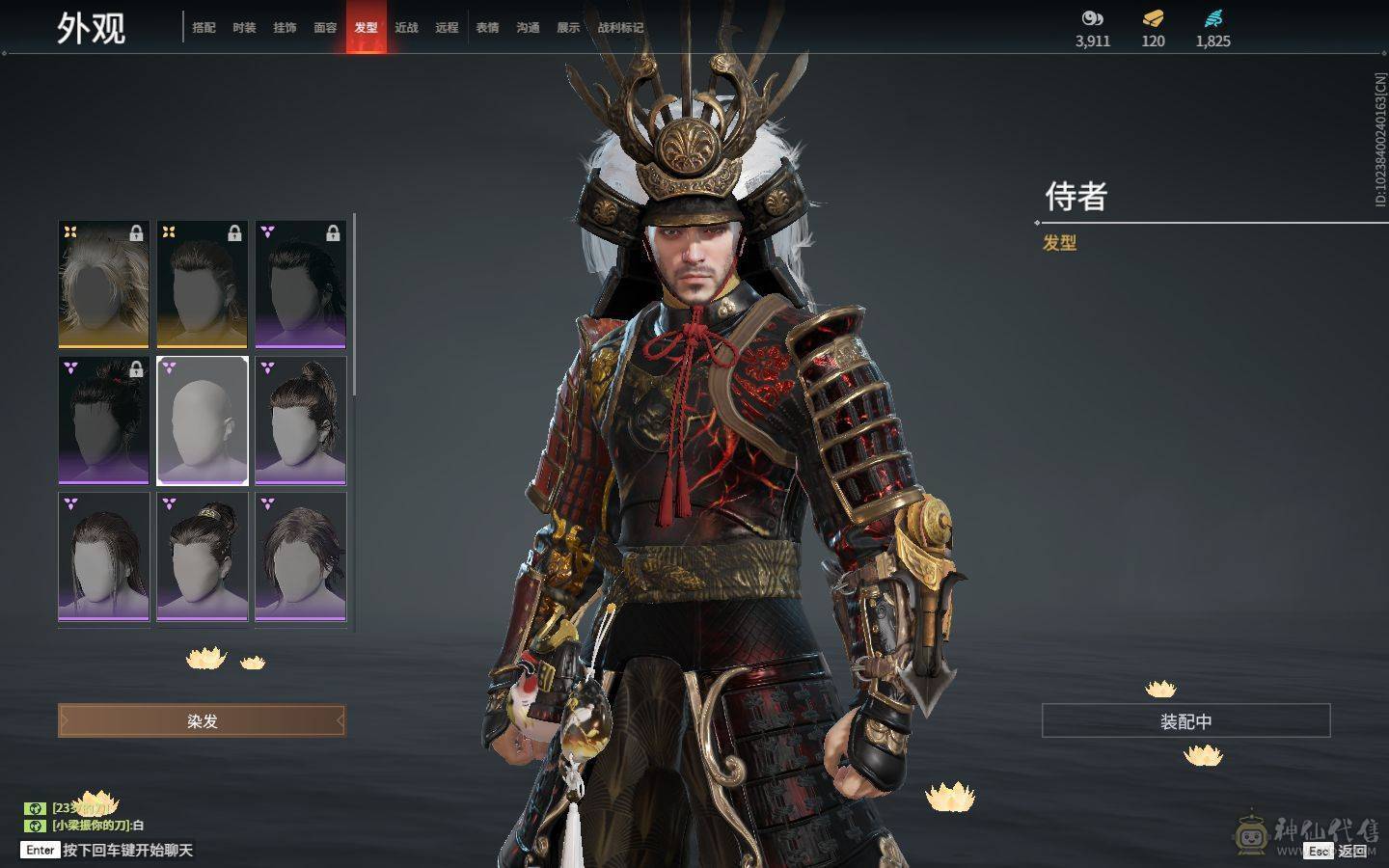Select the bald head hairstyle
Viewport: 1389px width, 868px height.
click(203, 420)
